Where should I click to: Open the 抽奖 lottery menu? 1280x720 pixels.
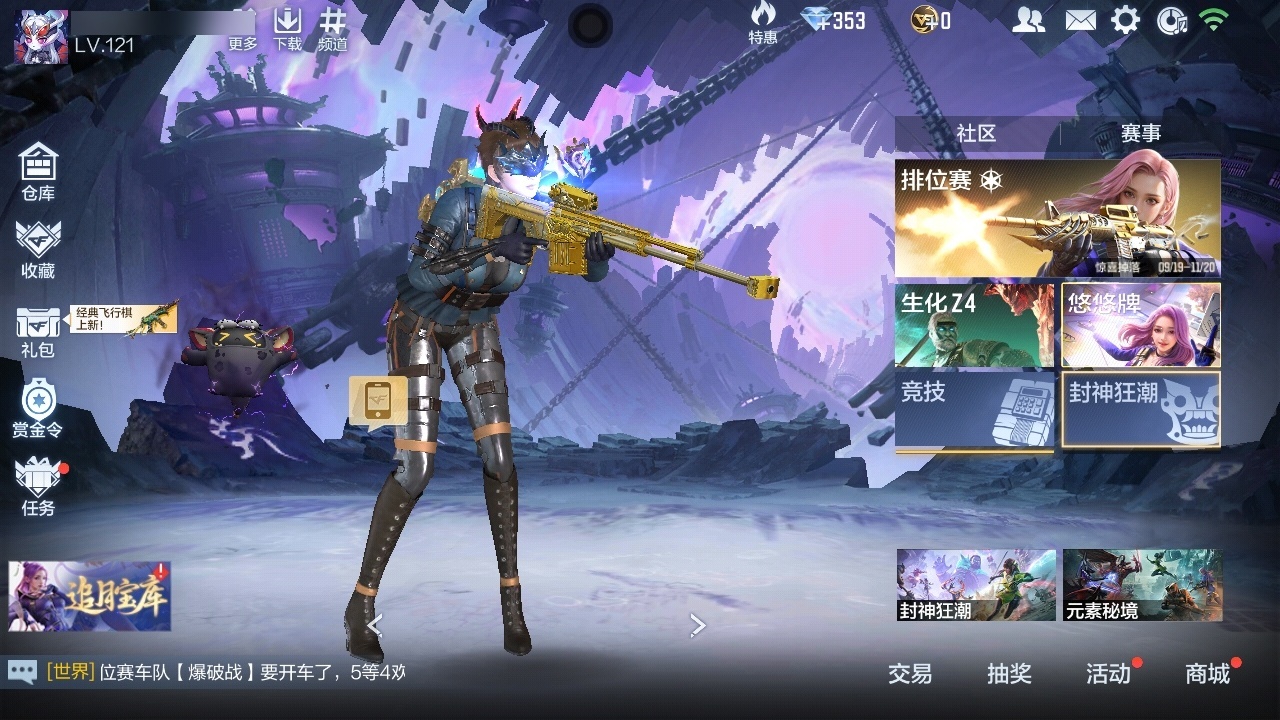[x=1009, y=674]
